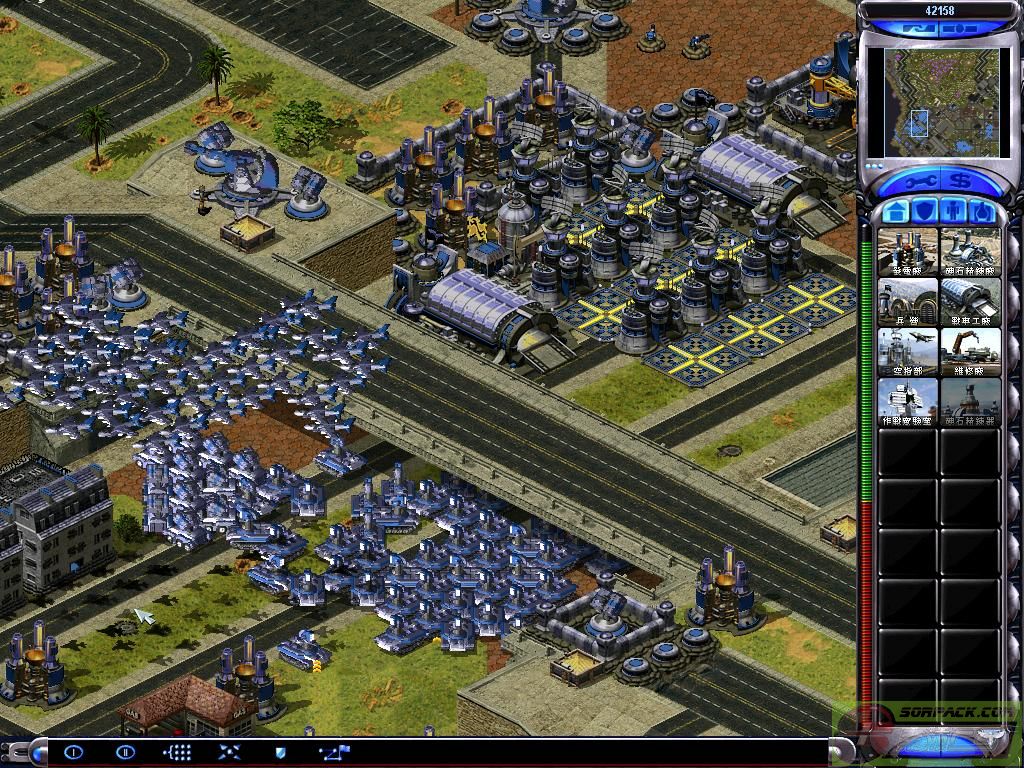Select team two on the command bar
1024x768 pixels.
click(x=125, y=752)
